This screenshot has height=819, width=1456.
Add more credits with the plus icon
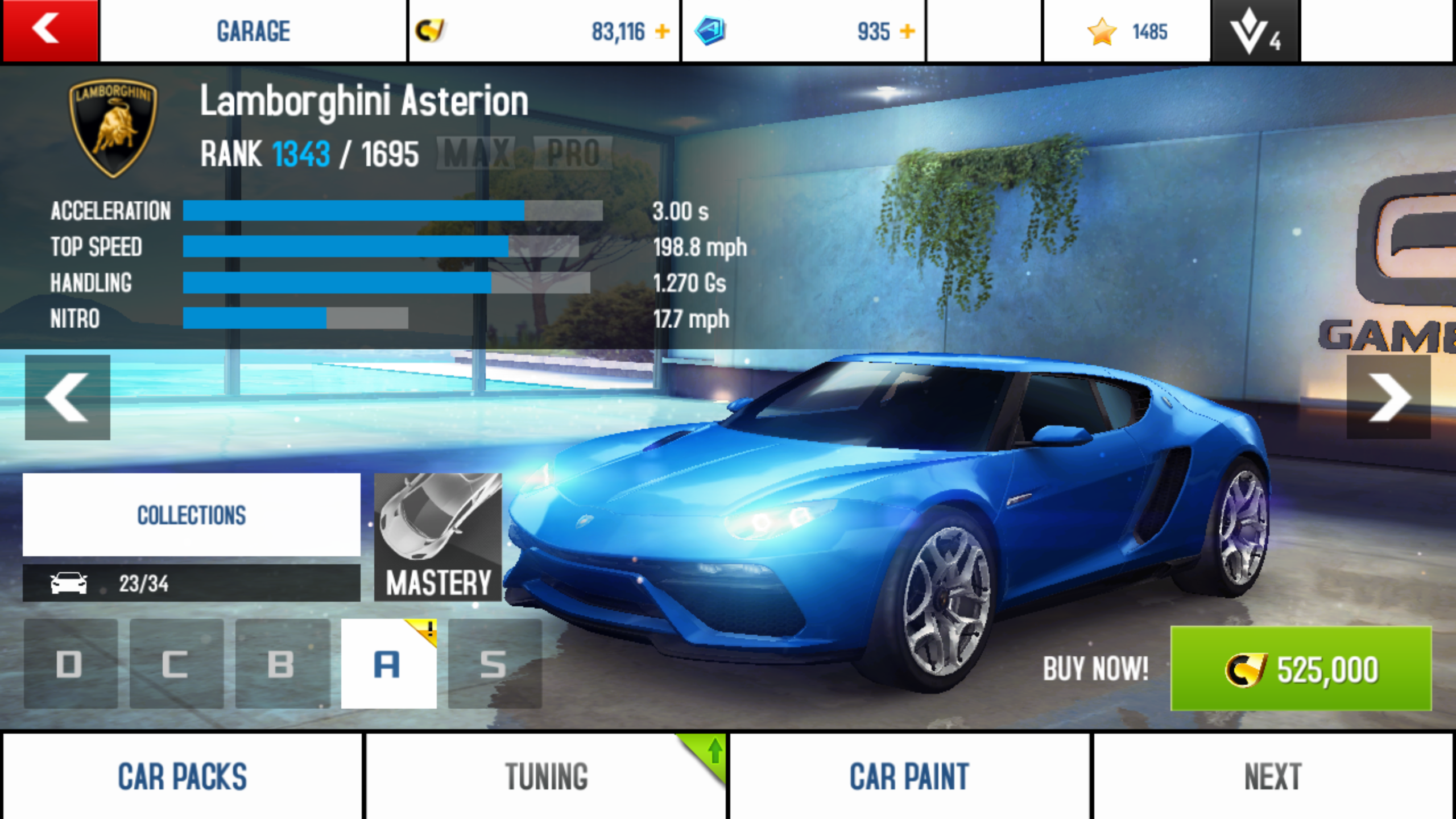[x=662, y=31]
